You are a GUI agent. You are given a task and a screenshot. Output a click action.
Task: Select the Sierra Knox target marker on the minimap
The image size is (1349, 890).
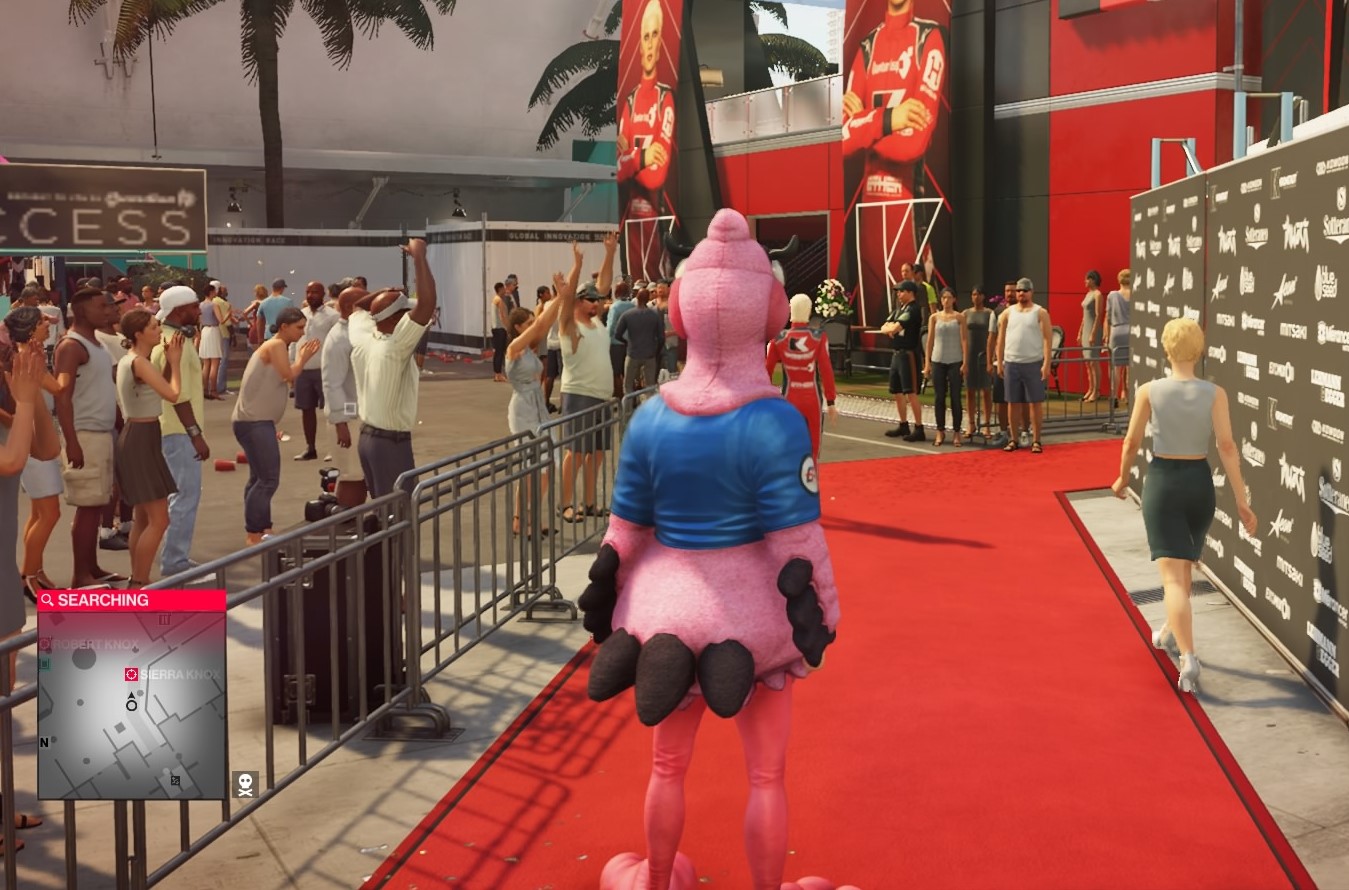pos(130,674)
